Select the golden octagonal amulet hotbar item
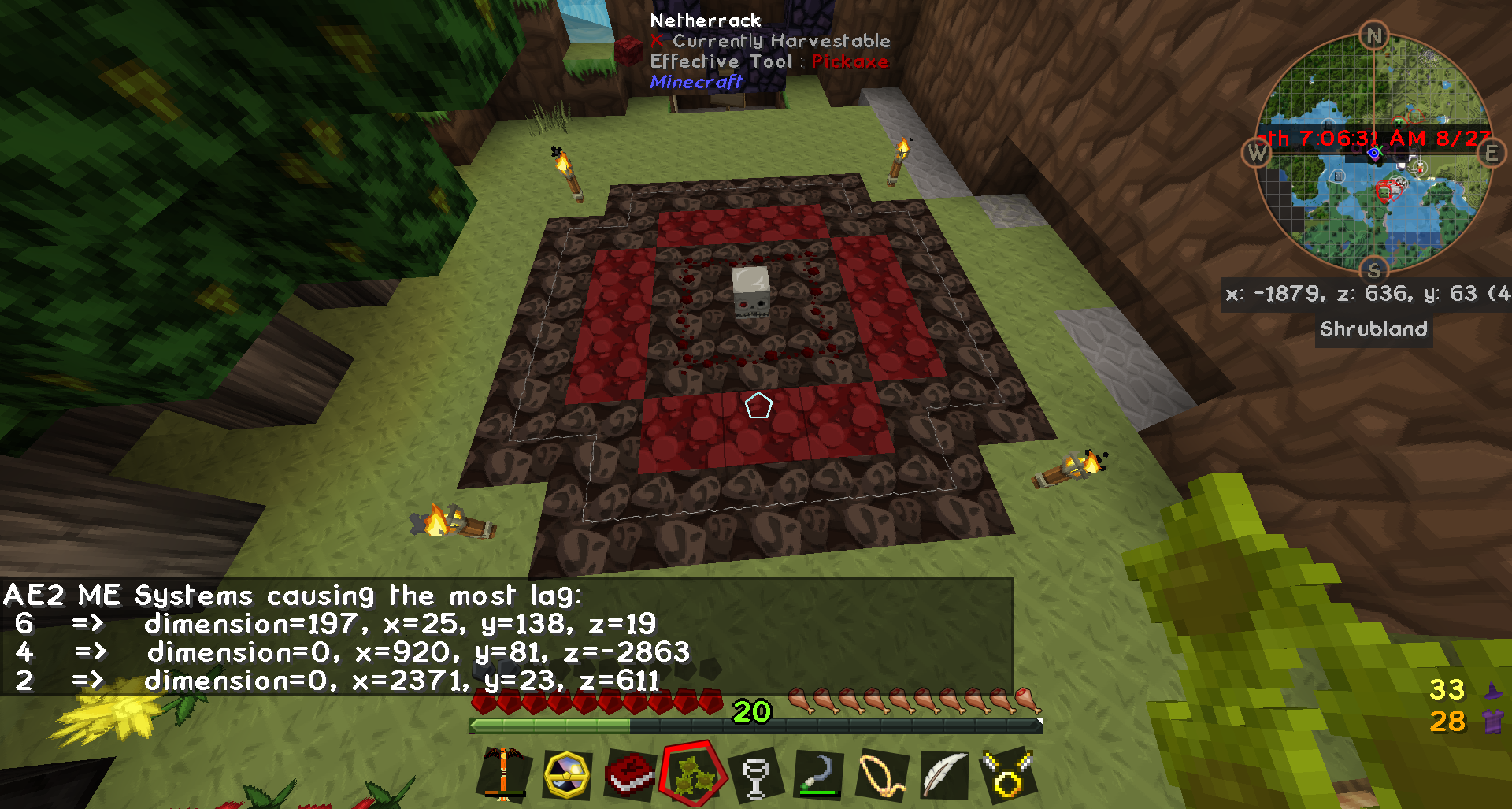This screenshot has width=1512, height=809. point(565,776)
